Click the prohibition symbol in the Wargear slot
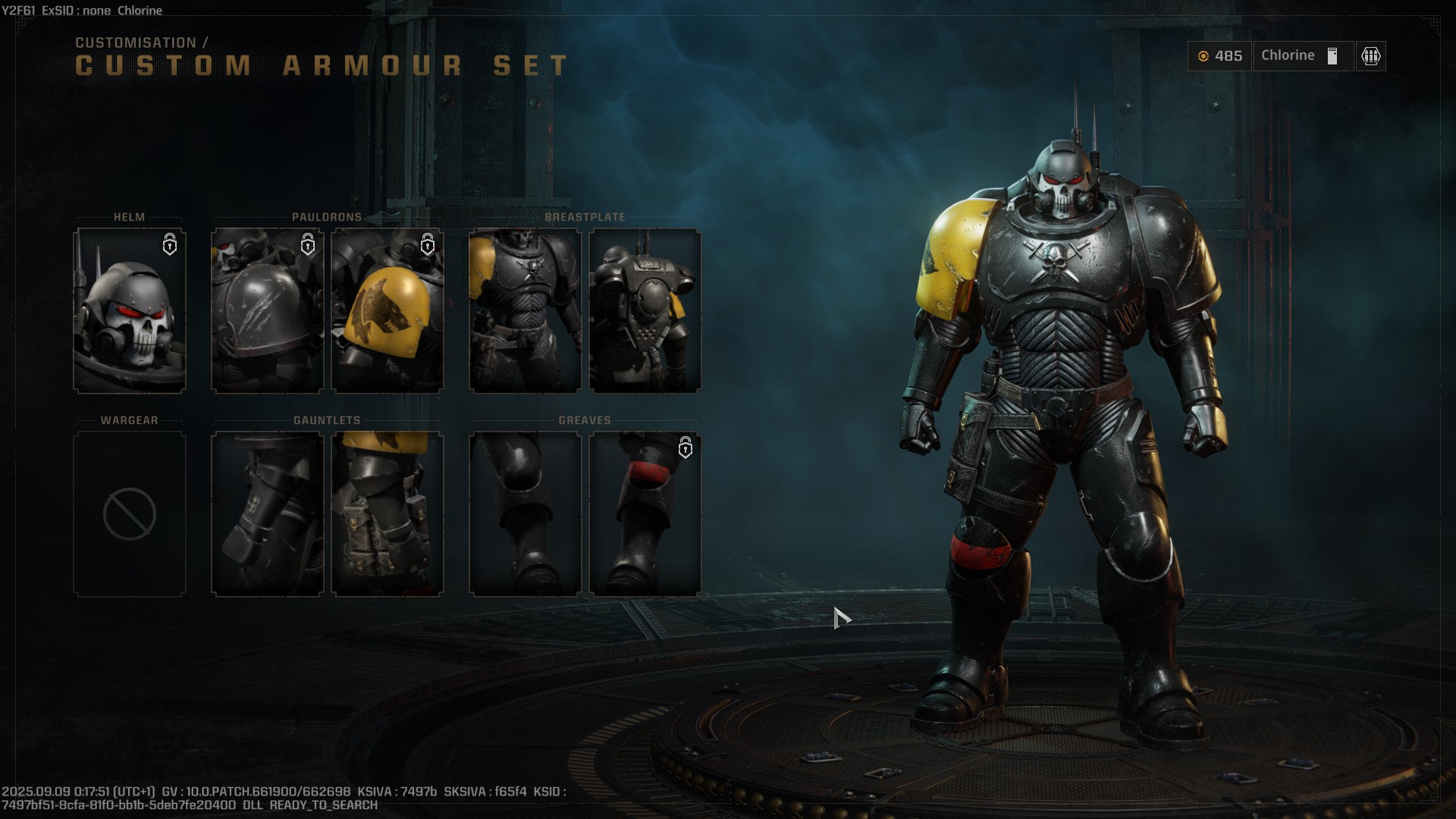Viewport: 1456px width, 819px height. pyautogui.click(x=129, y=513)
